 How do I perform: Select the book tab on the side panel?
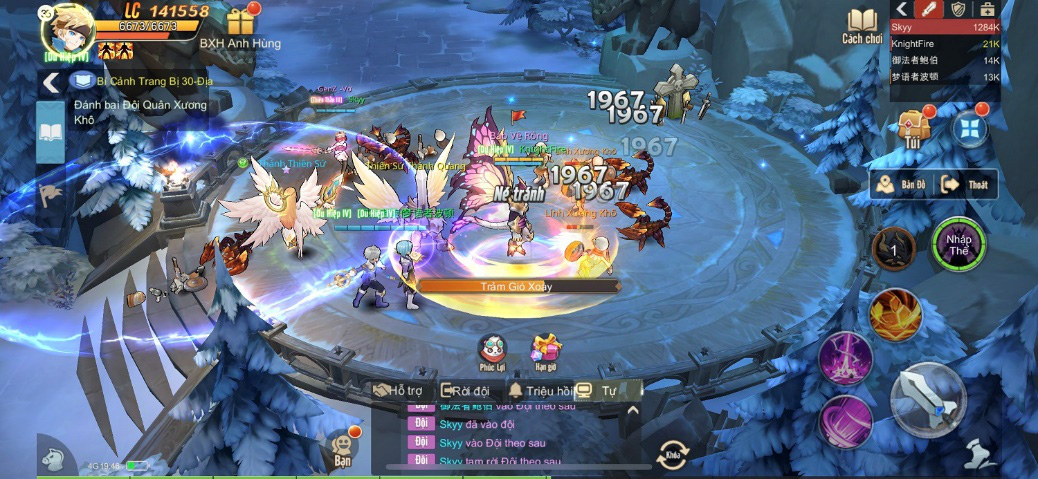50,132
